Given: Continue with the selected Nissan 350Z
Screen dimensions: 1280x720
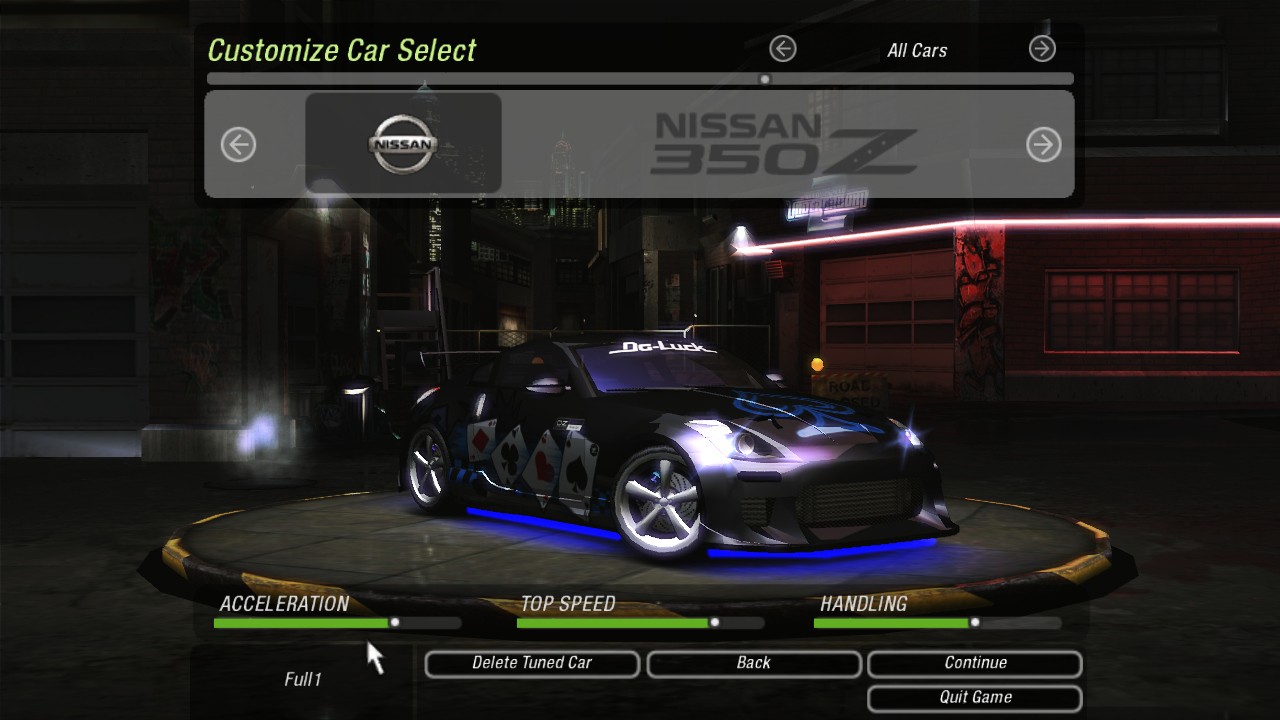Looking at the screenshot, I should (x=975, y=663).
